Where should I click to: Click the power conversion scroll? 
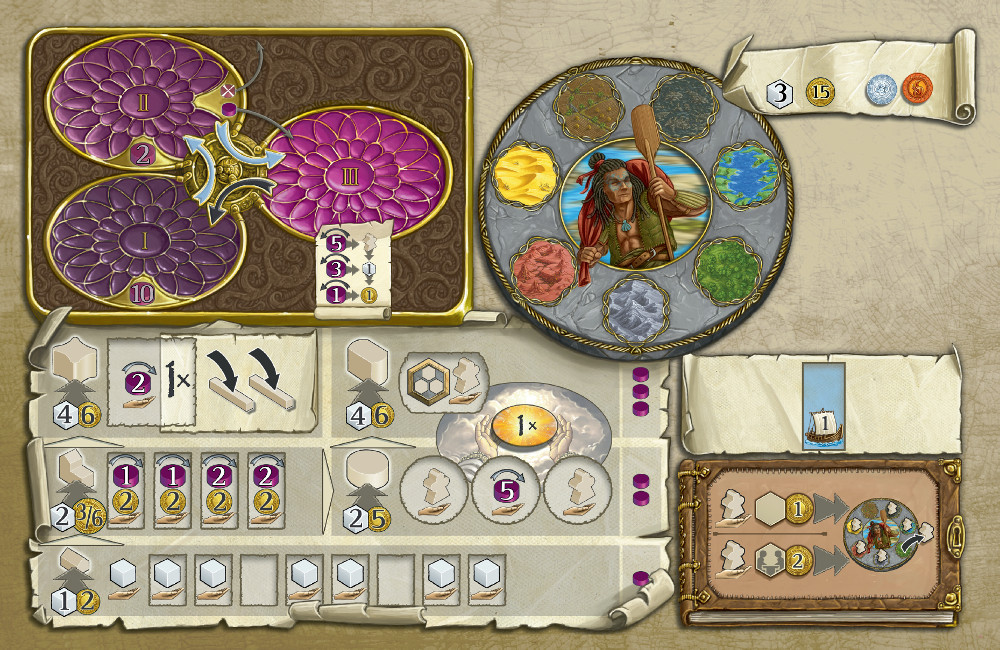(x=347, y=269)
